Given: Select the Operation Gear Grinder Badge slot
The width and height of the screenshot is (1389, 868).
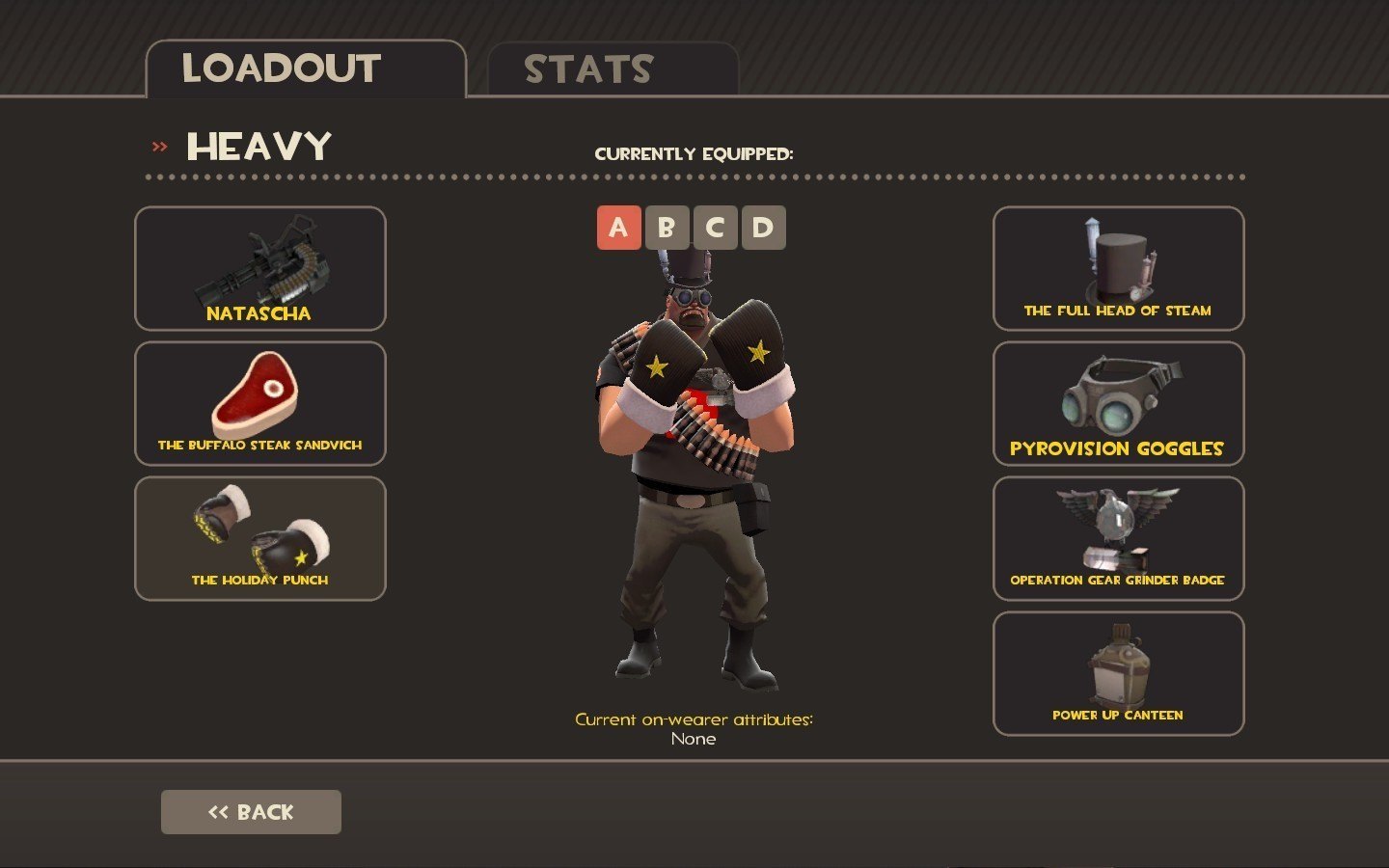Looking at the screenshot, I should coord(1118,539).
